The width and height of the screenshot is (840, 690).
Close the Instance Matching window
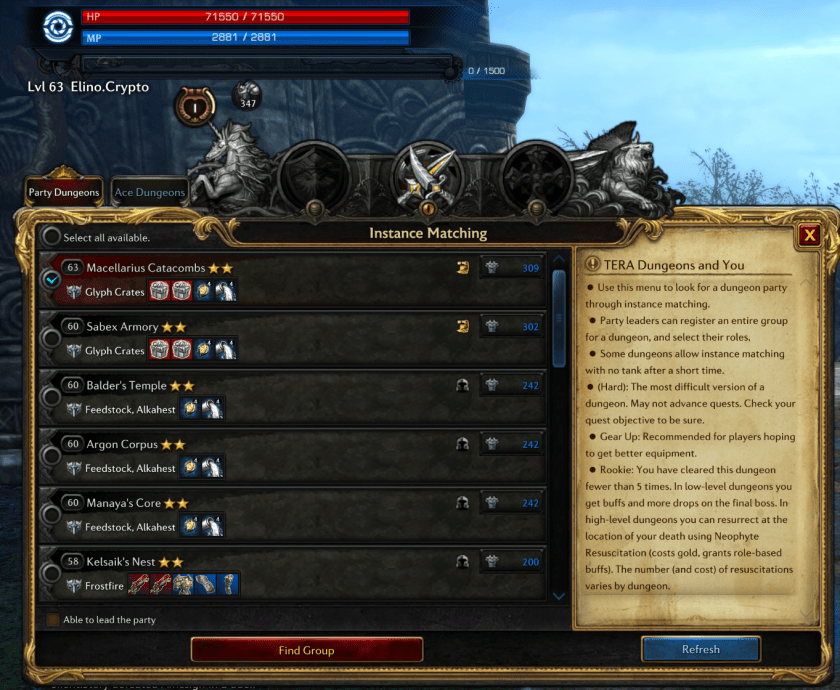click(x=810, y=235)
